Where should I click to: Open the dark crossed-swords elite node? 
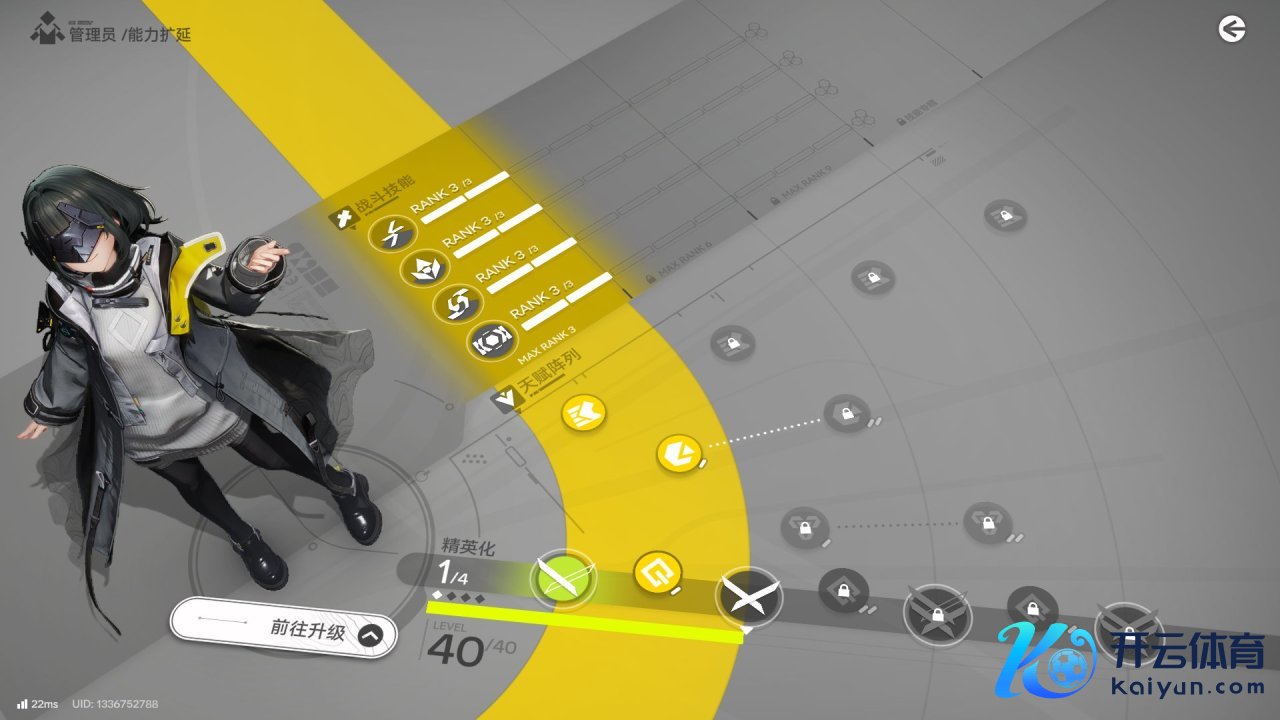[x=748, y=597]
